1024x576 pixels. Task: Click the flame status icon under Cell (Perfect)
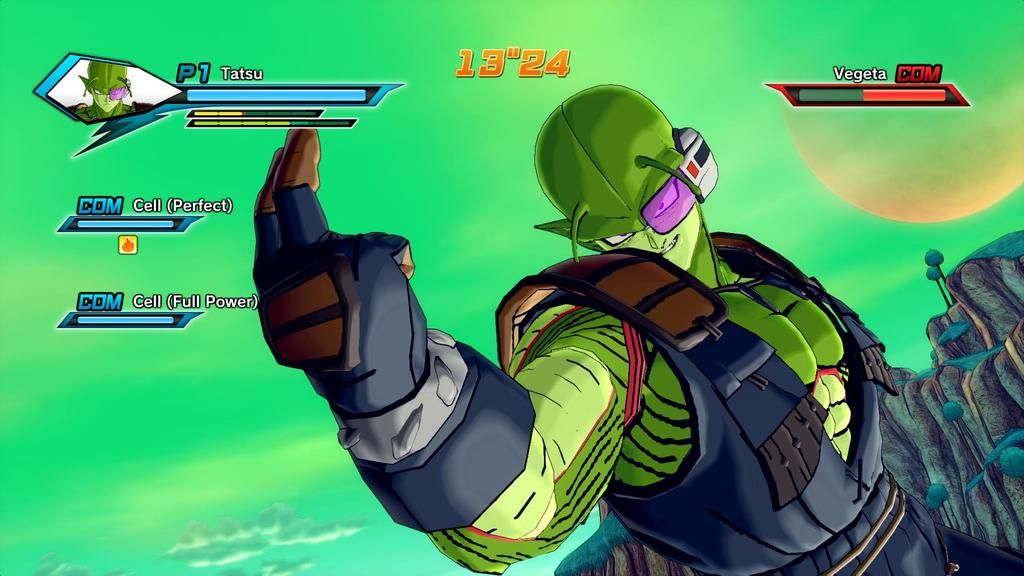tap(128, 243)
